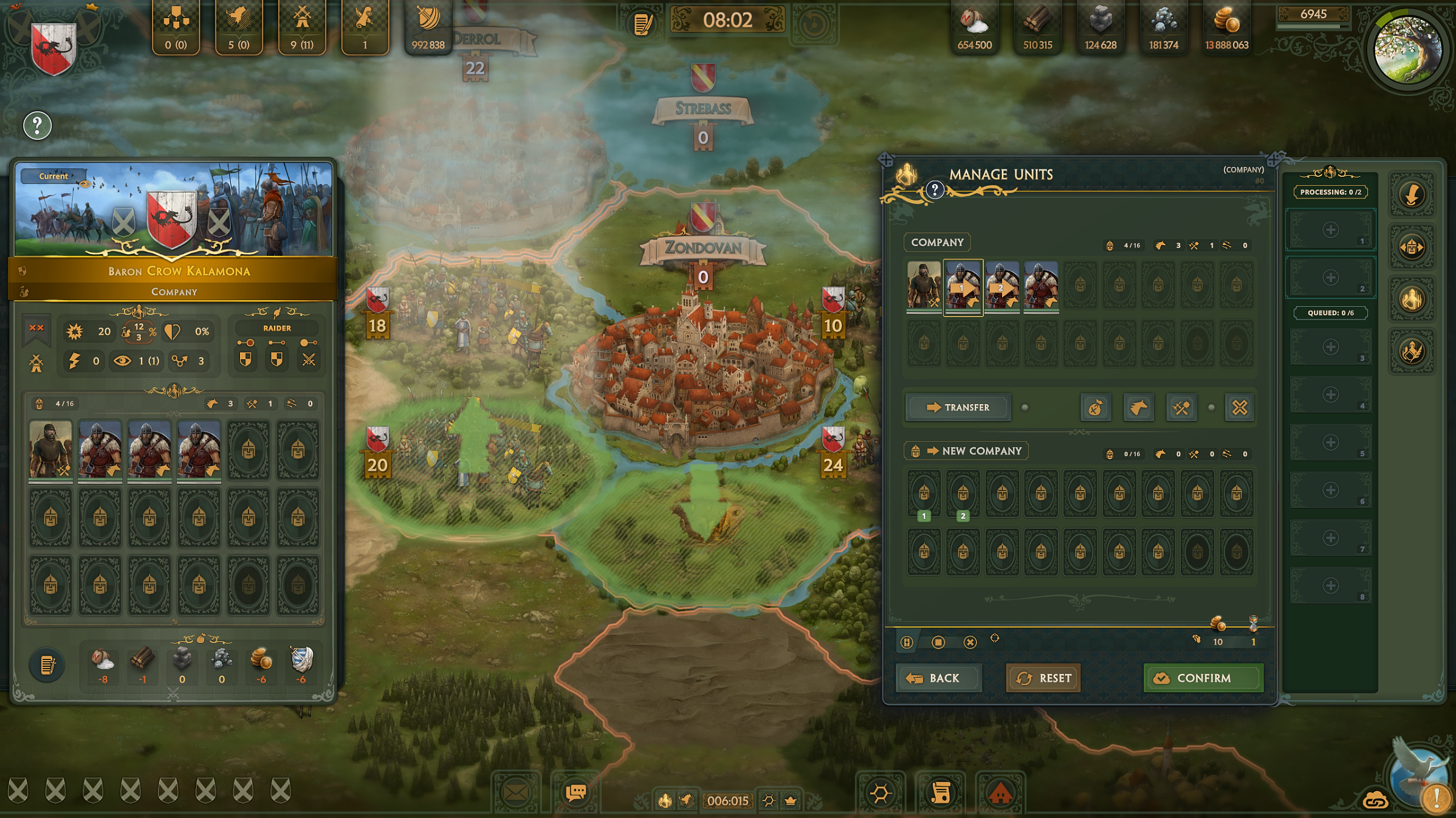Select the horse cavalry filter button

[x=1138, y=408]
